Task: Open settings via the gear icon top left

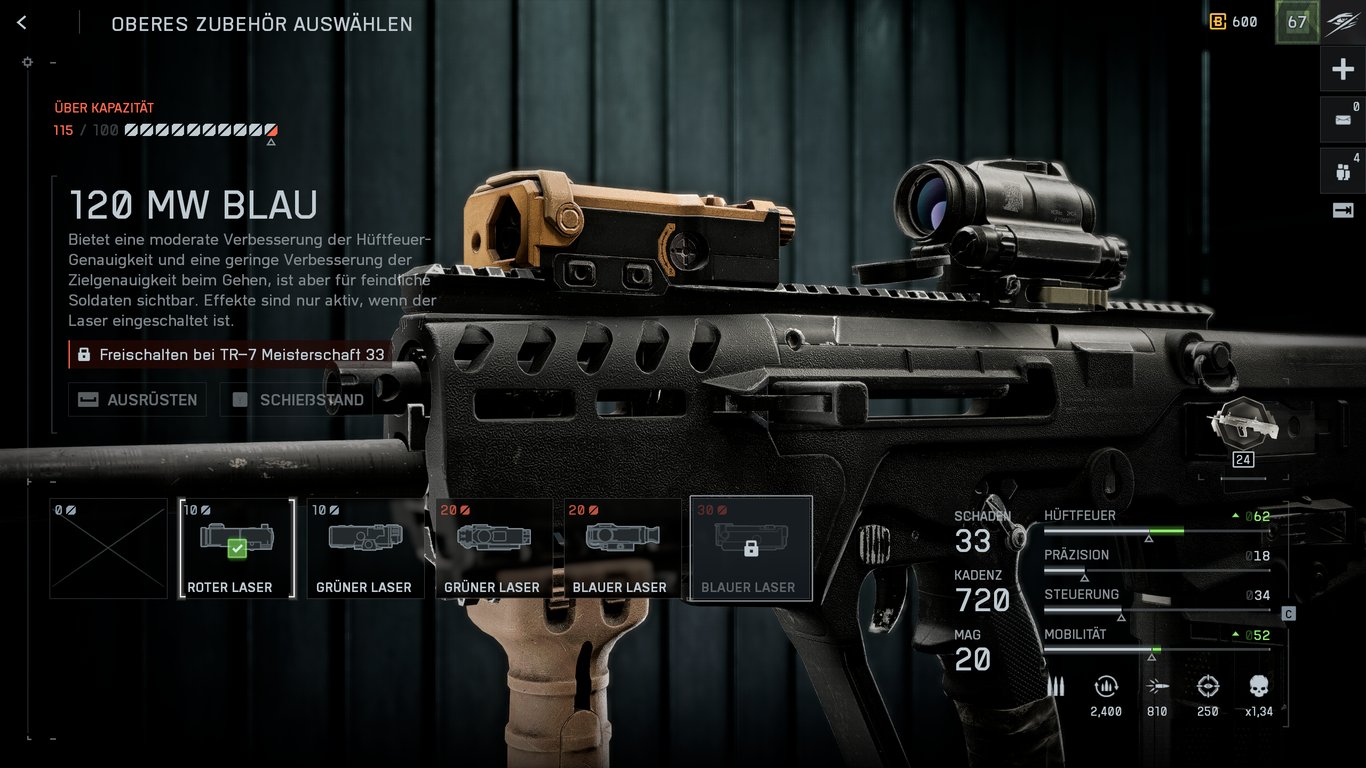Action: point(27,62)
